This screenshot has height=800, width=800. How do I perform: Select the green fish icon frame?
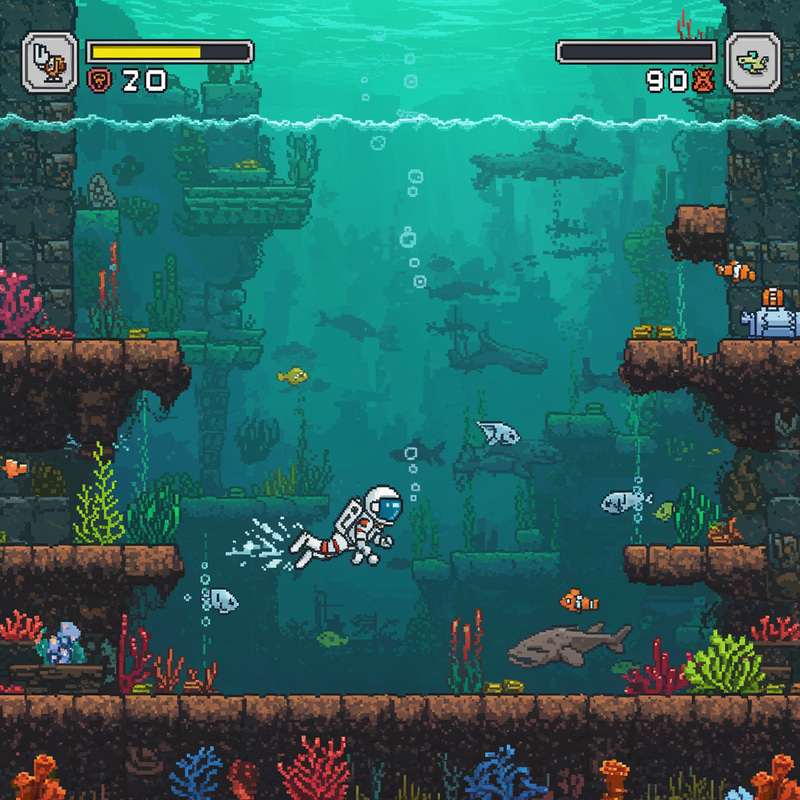click(x=752, y=62)
